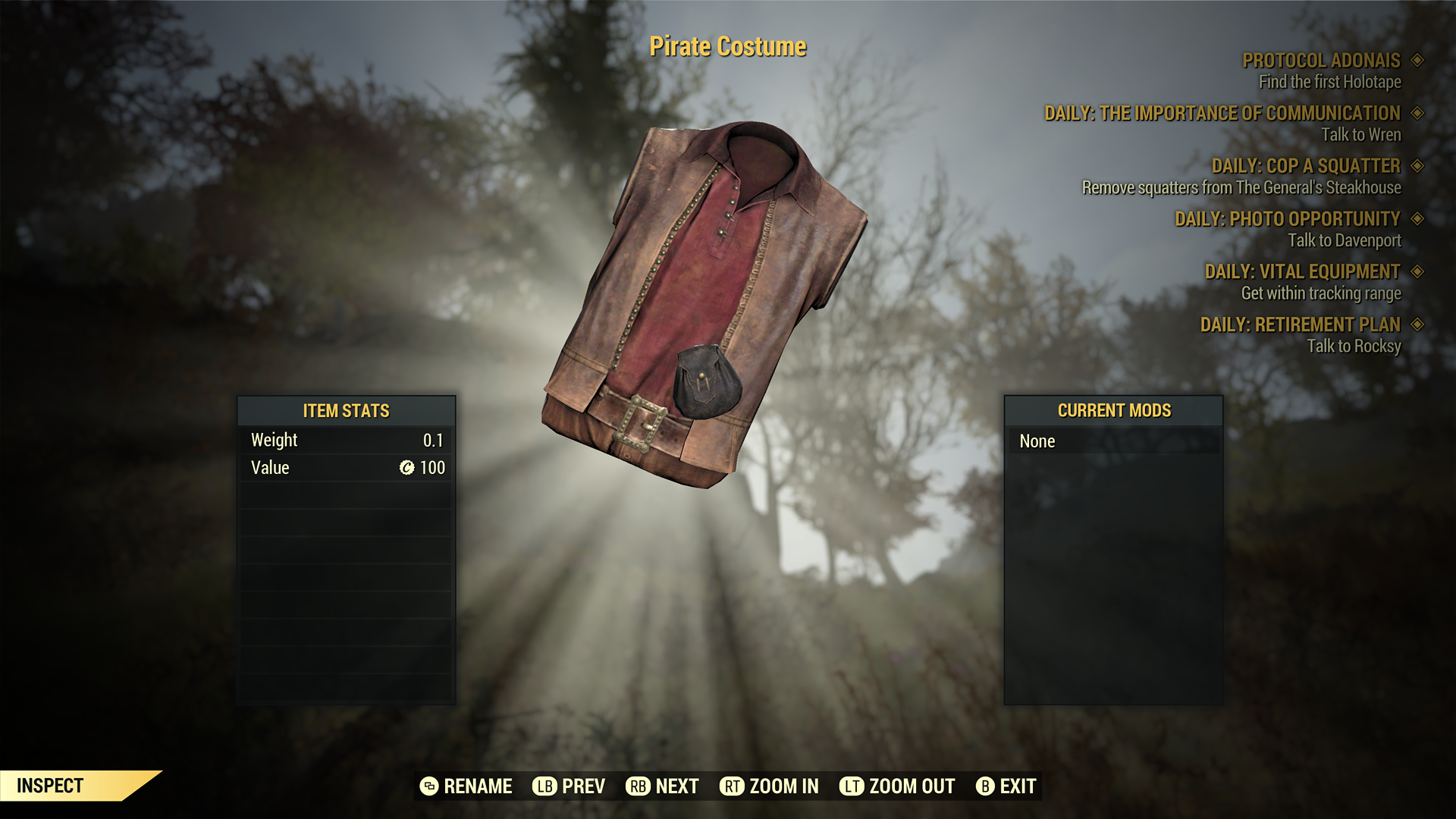Click ZOOM IN on the costume
The height and width of the screenshot is (819, 1456).
coord(769,786)
